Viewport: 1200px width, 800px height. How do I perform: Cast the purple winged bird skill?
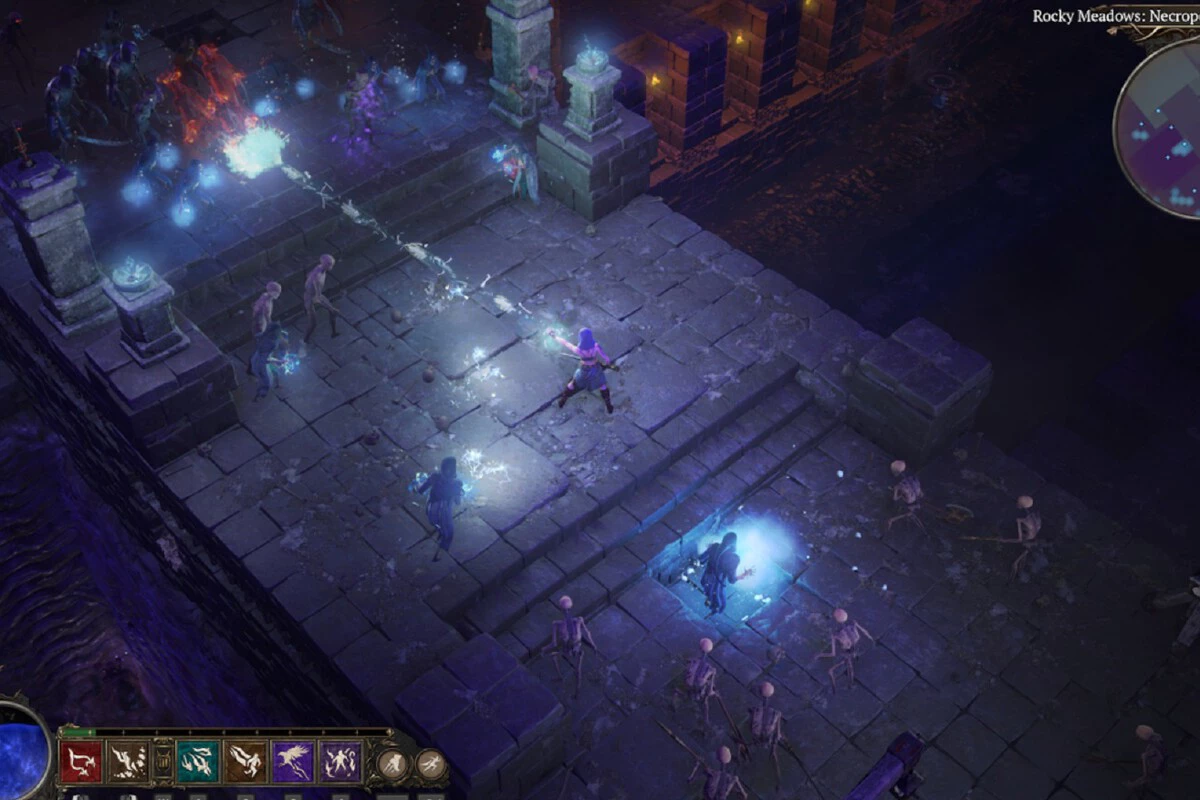pos(293,762)
